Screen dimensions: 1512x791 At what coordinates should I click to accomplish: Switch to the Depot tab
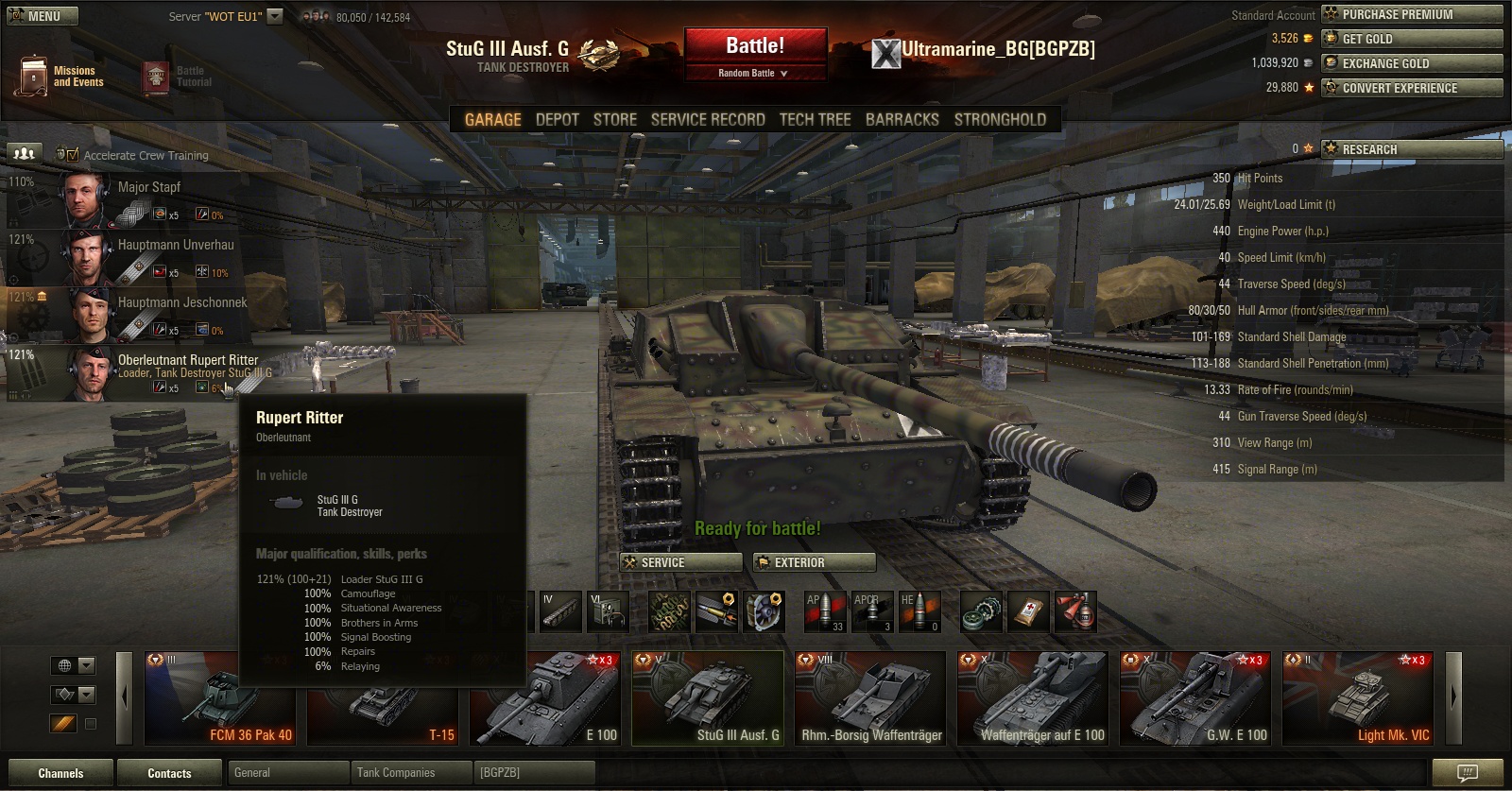click(x=557, y=120)
